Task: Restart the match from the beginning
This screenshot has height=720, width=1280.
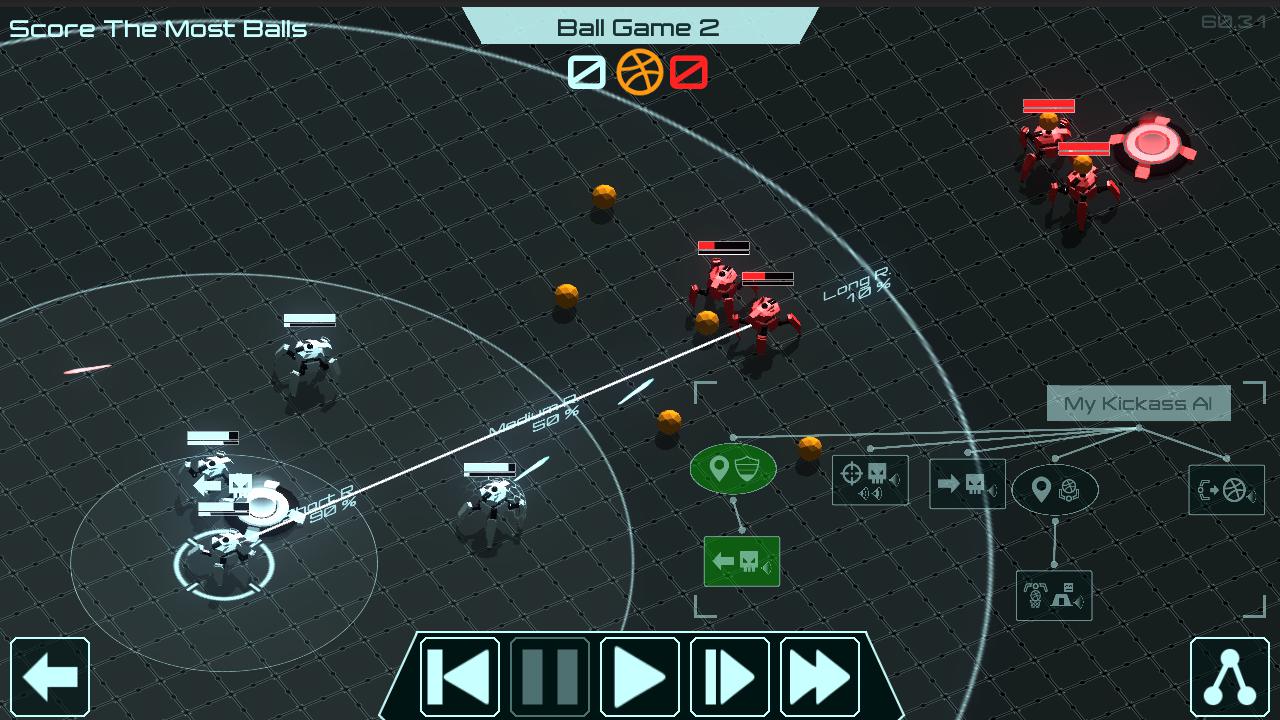Action: click(x=459, y=677)
